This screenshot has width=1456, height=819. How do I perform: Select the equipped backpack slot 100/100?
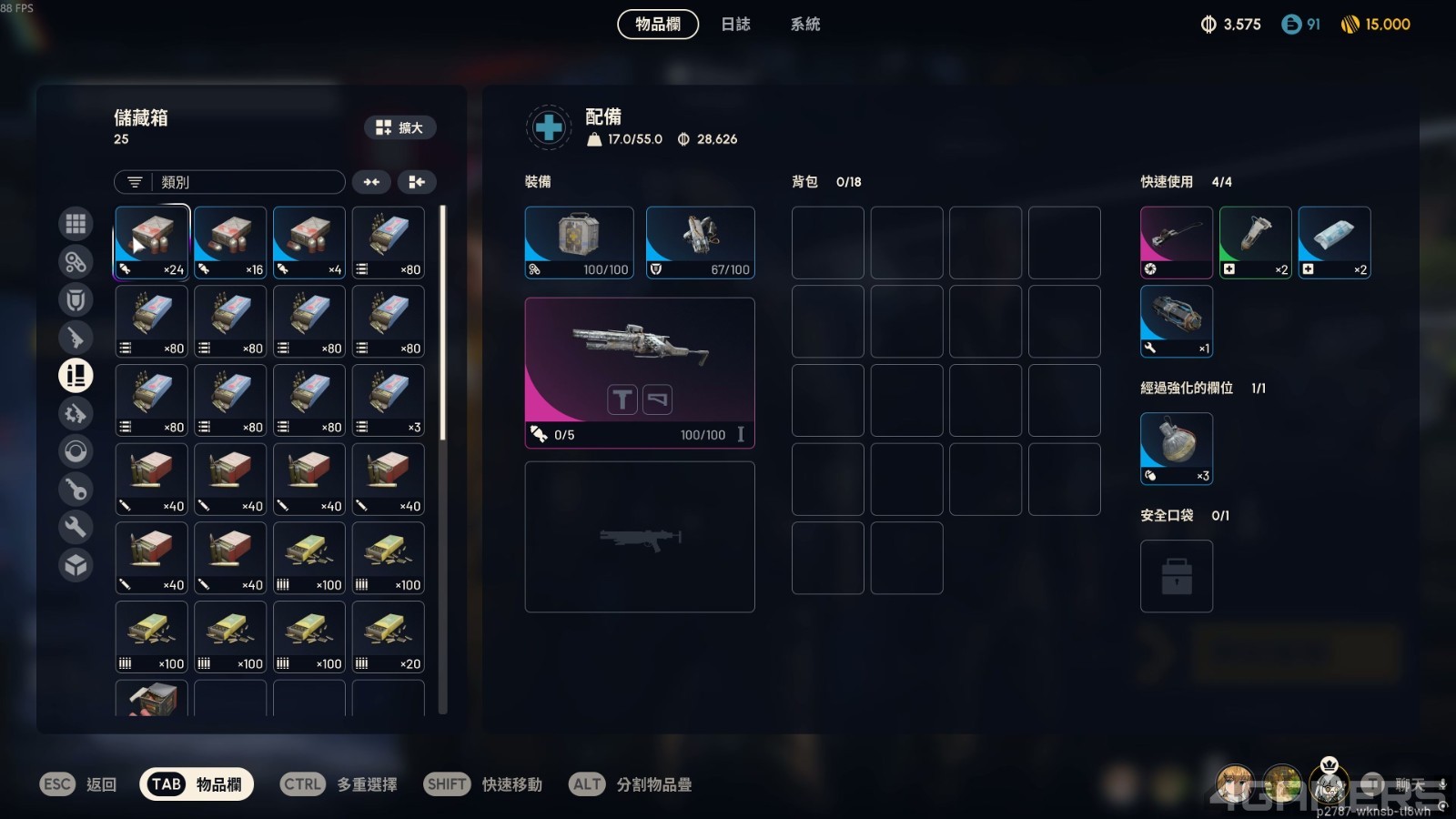coord(579,242)
